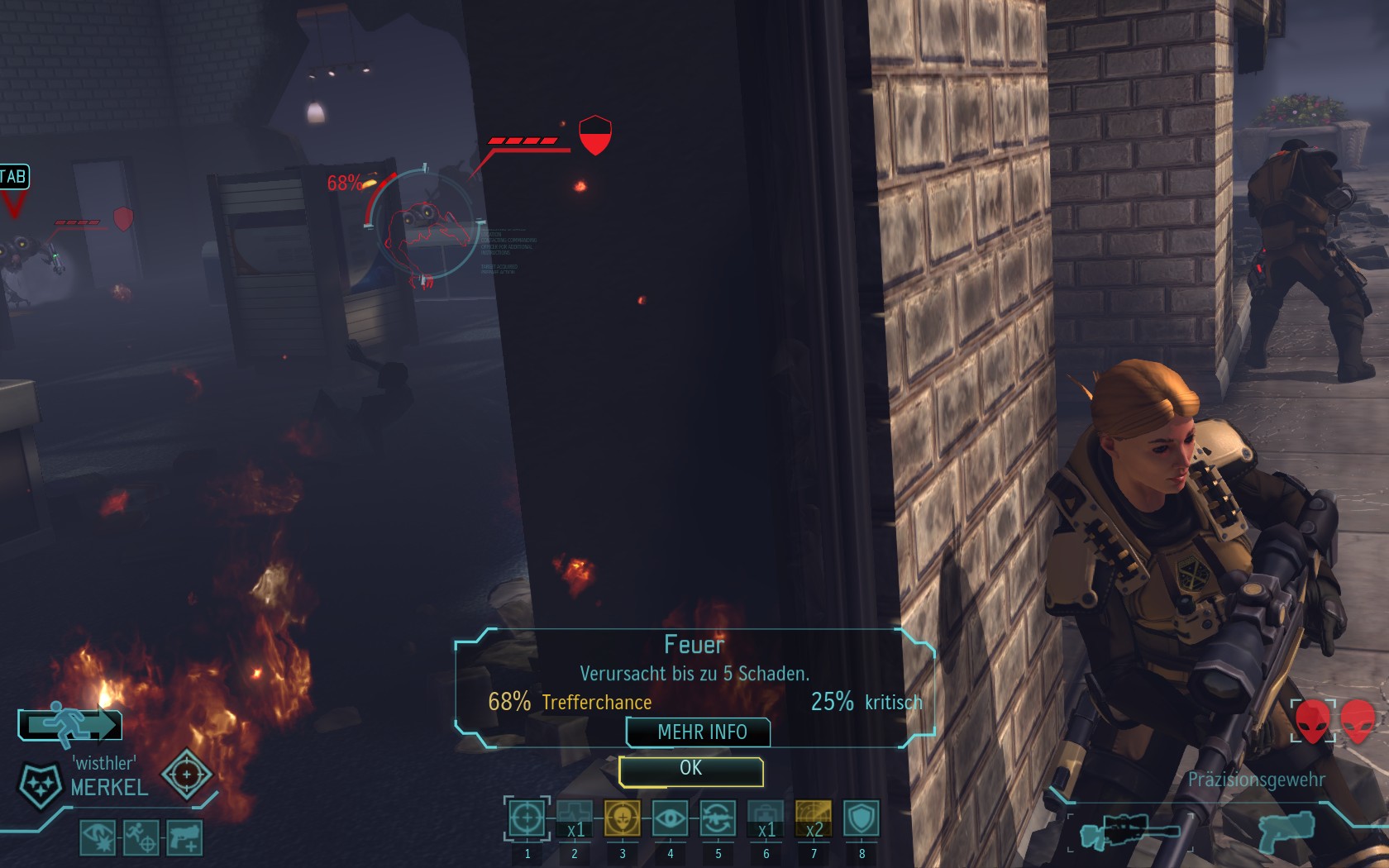Switch to the pistol weapon icon
This screenshot has height=868, width=1389.
tap(1287, 830)
